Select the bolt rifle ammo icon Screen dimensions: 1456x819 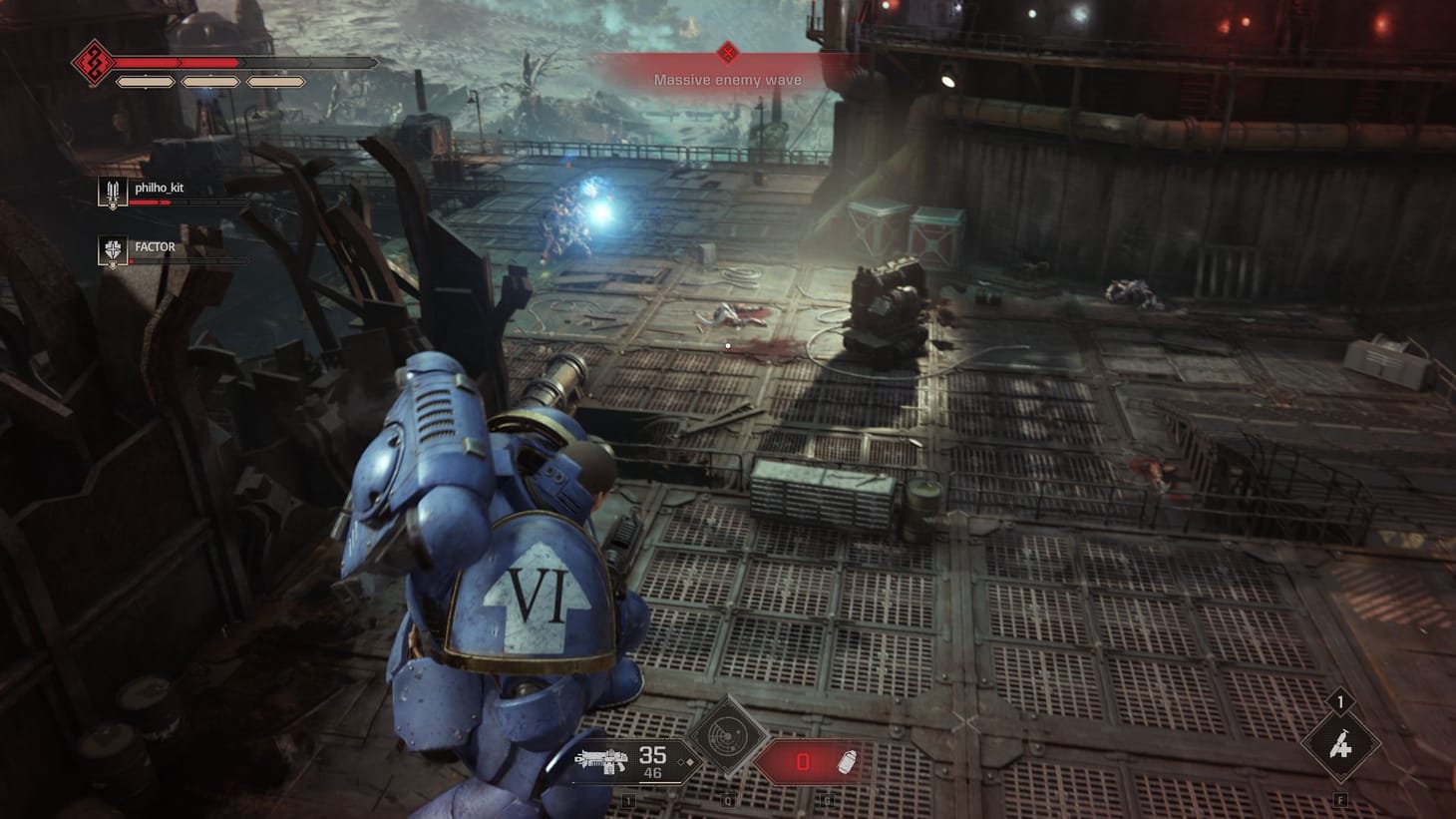coord(600,760)
